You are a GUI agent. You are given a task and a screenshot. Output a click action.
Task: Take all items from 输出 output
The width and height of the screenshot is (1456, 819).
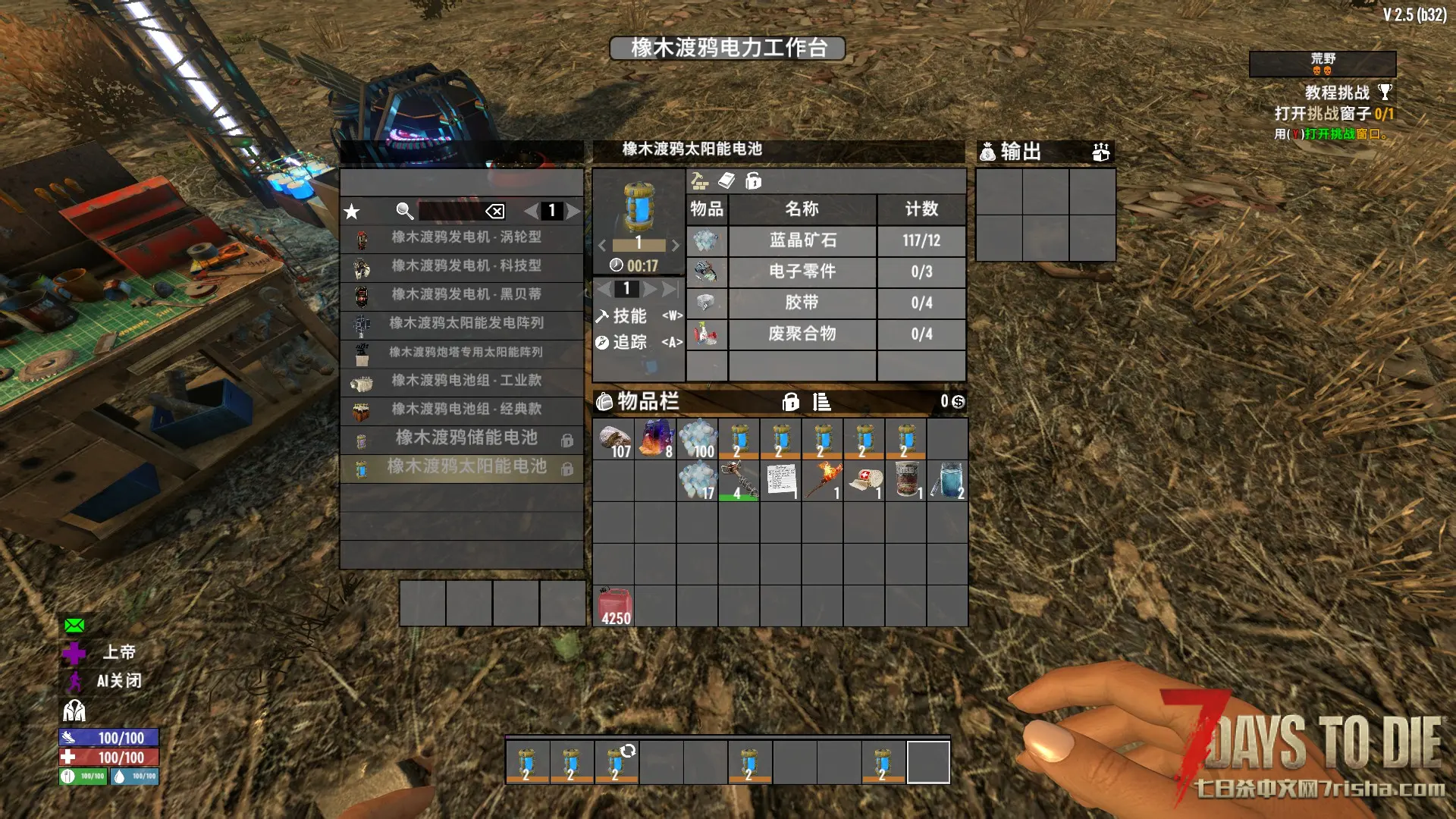(x=1100, y=152)
